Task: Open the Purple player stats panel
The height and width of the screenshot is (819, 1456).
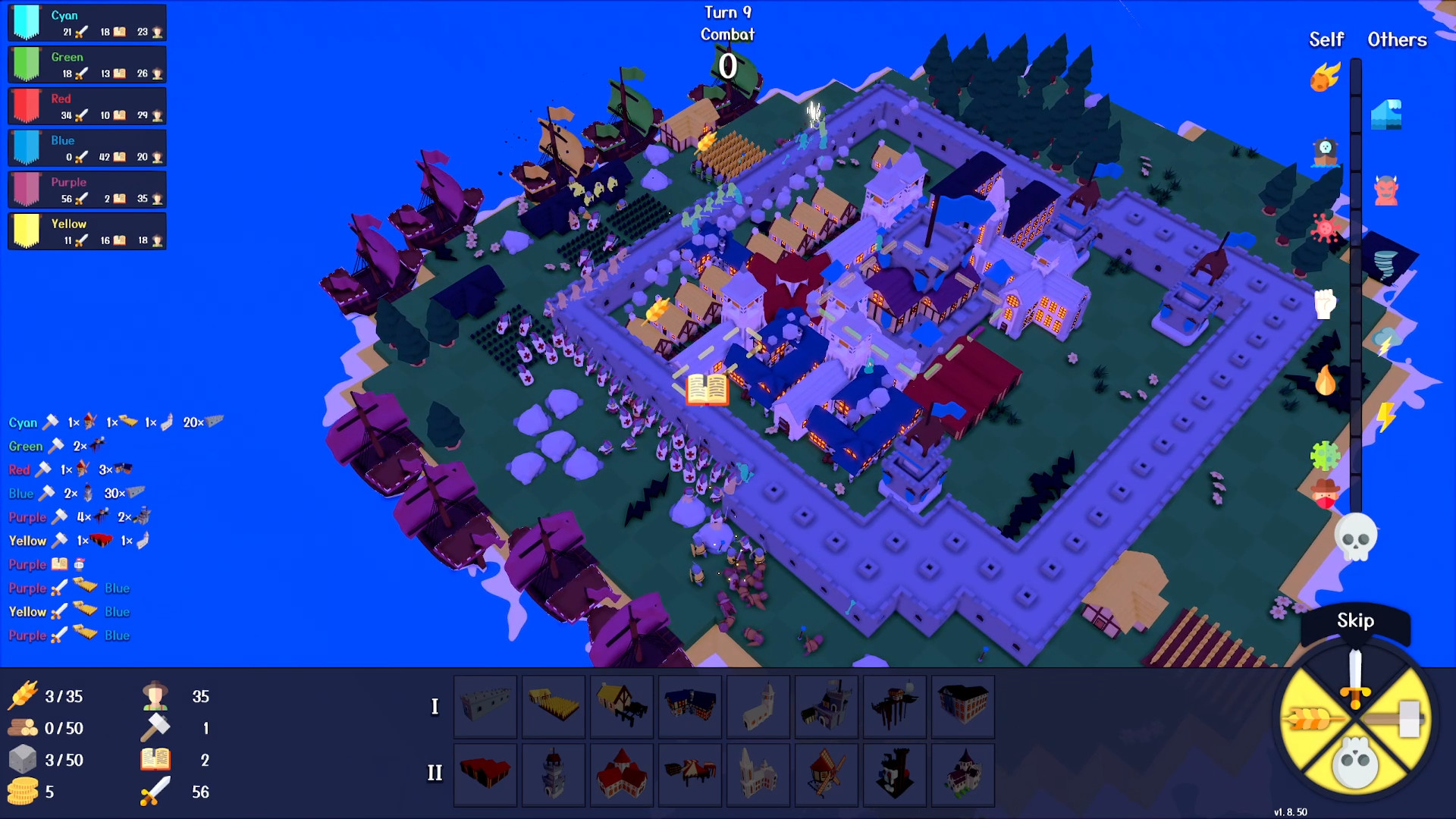Action: point(87,189)
